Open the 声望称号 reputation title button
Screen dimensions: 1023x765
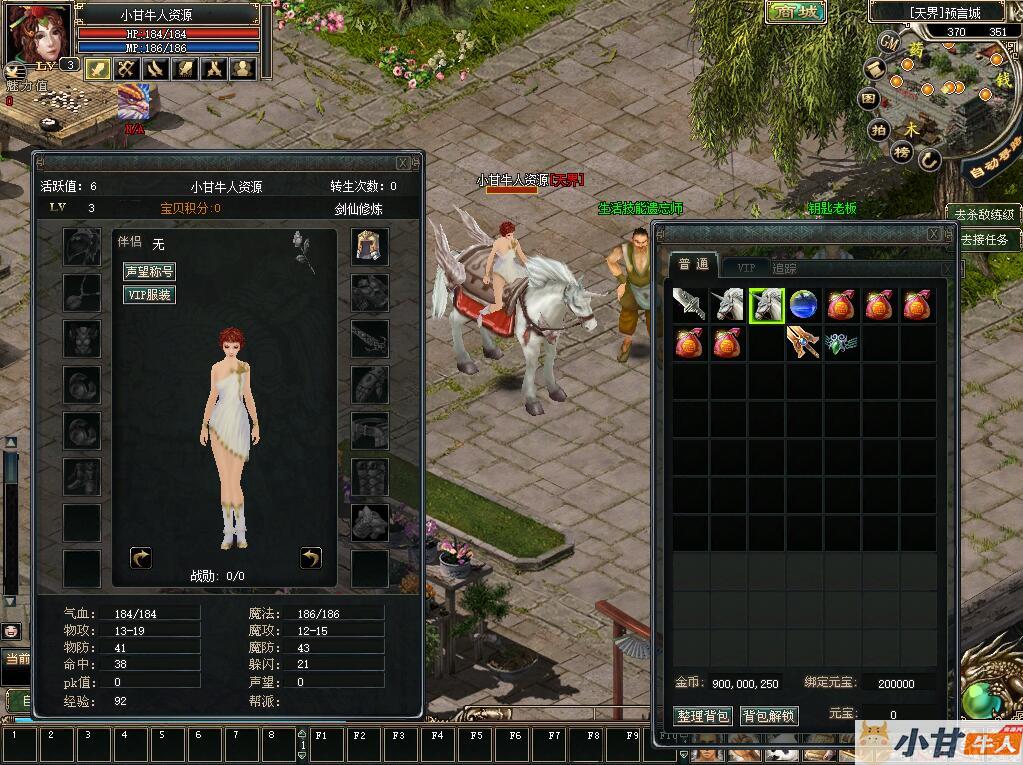(149, 271)
